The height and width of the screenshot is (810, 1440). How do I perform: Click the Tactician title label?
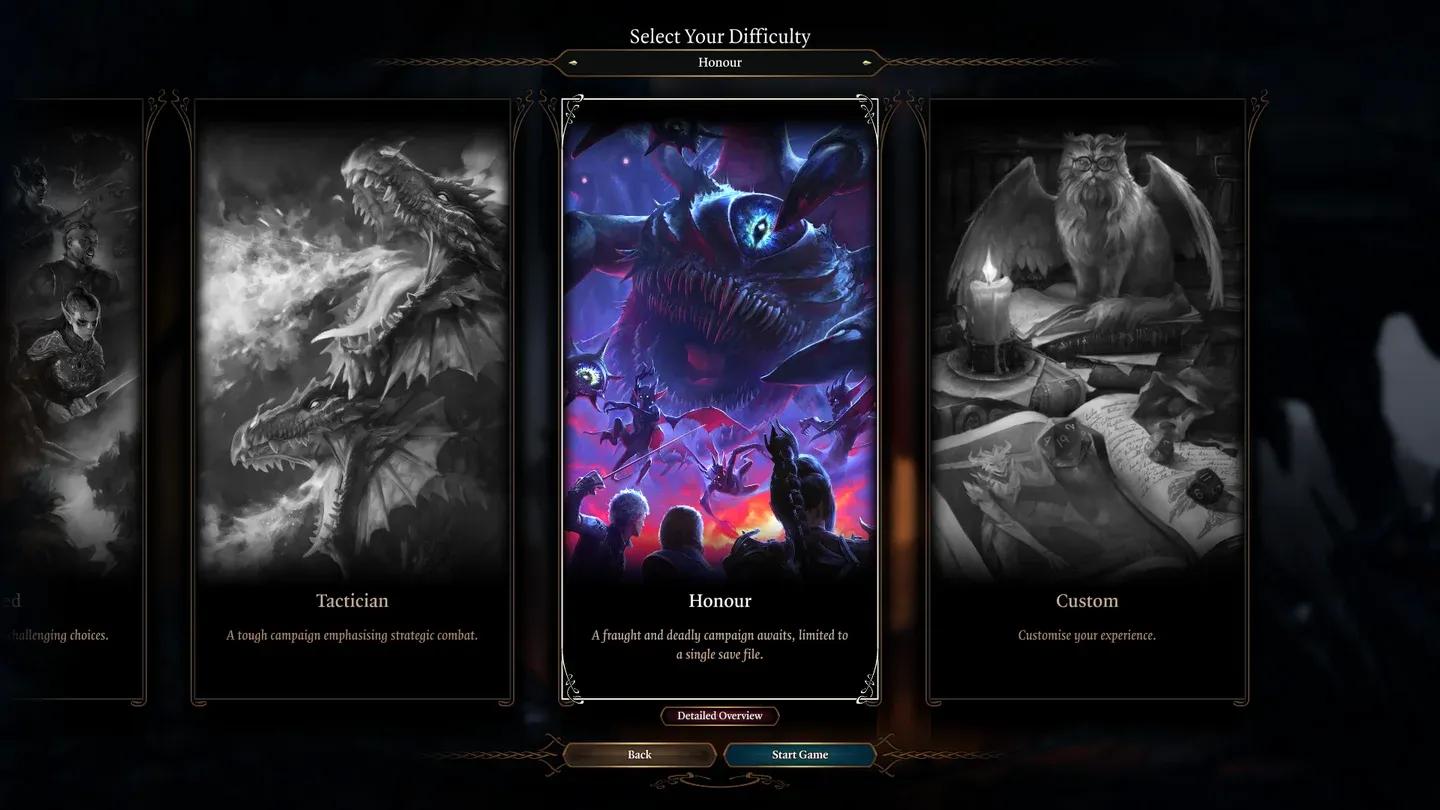click(352, 600)
